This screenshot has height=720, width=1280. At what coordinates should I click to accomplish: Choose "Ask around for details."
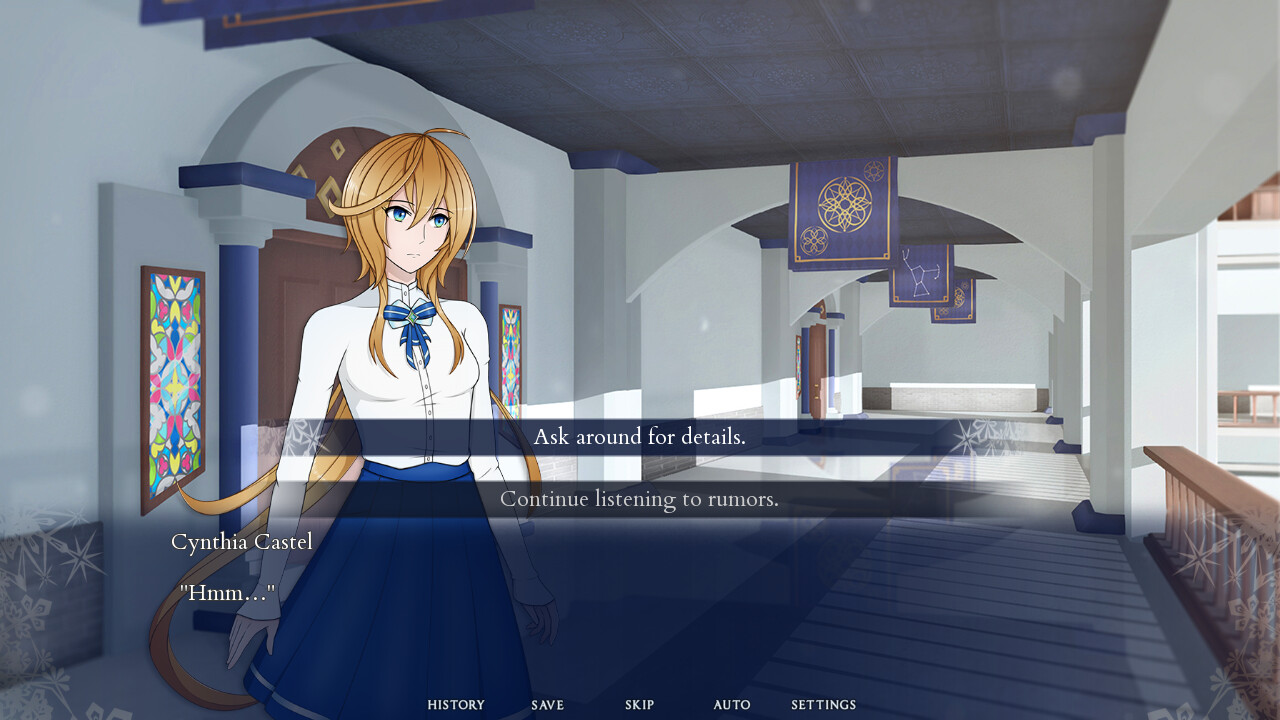pyautogui.click(x=639, y=437)
